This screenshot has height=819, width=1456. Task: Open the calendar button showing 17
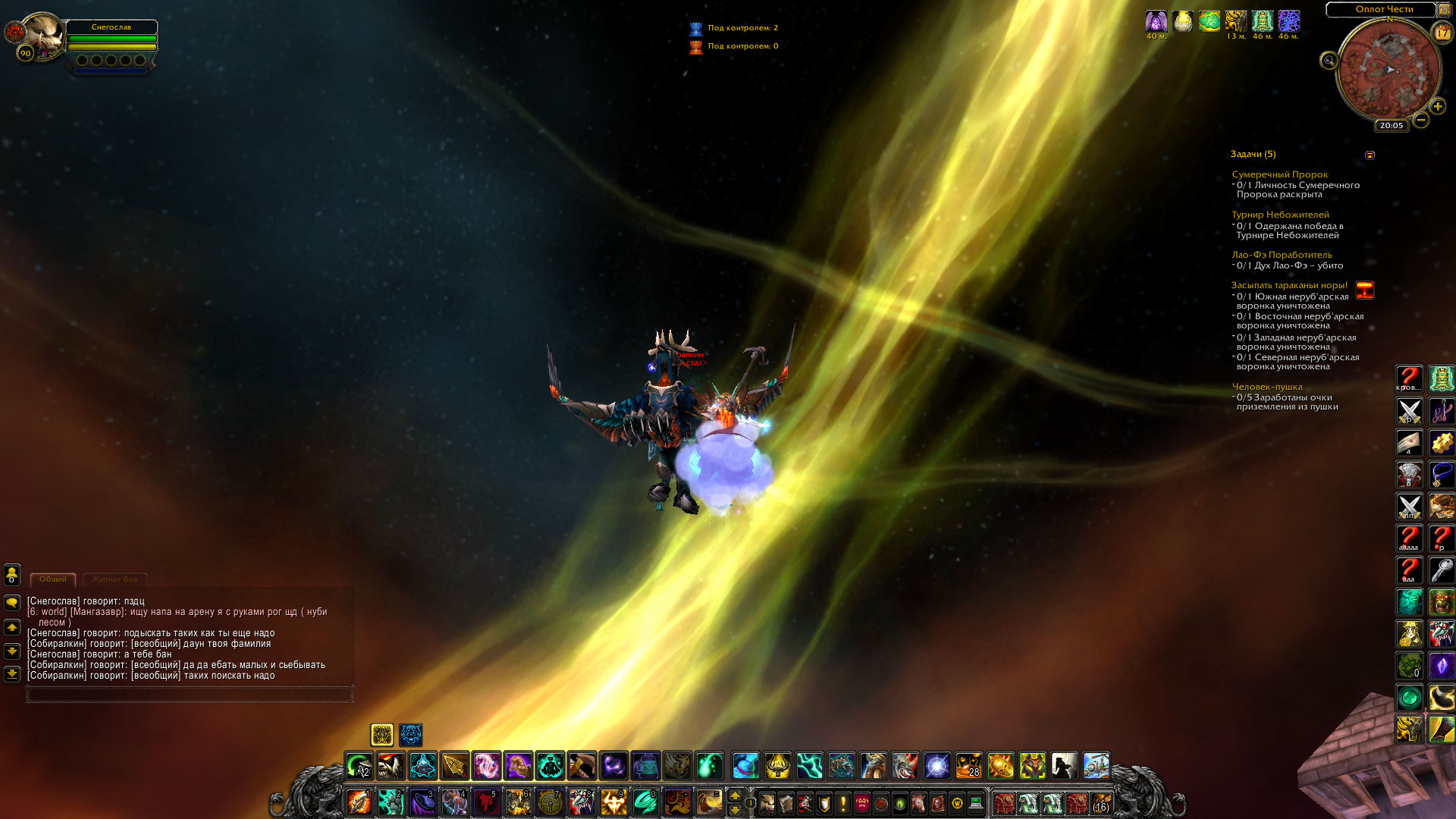click(1442, 33)
